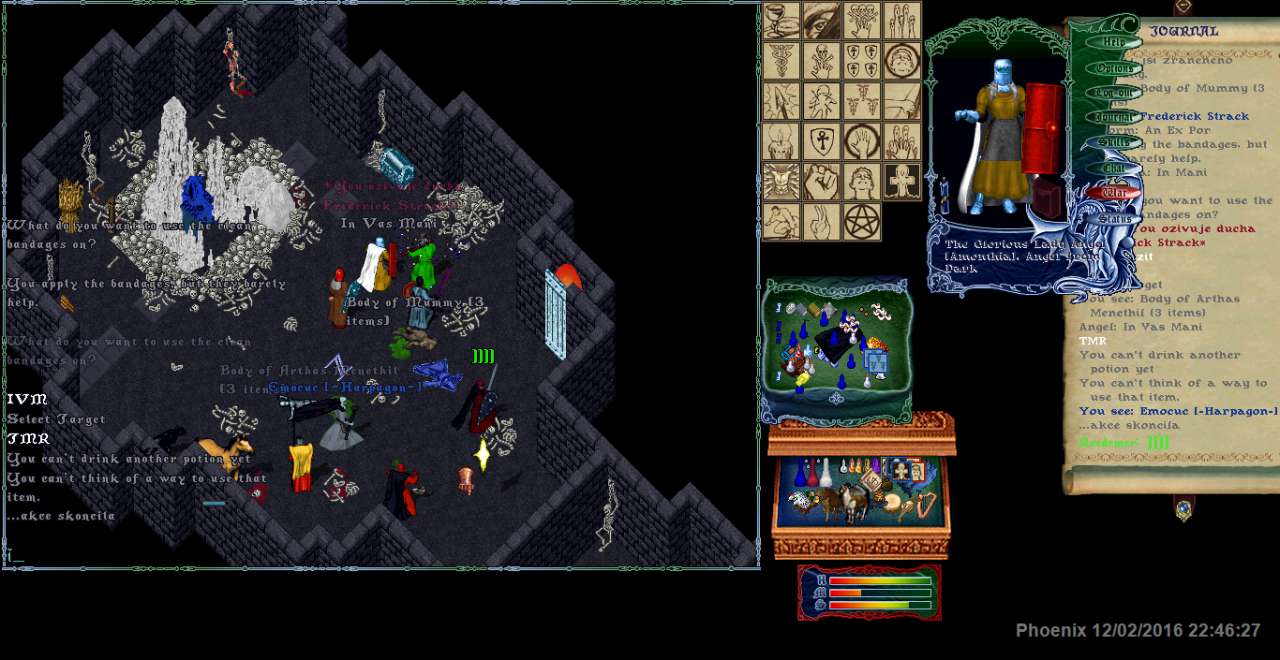This screenshot has height=660, width=1280.
Task: Open the Journal from paperdoll
Action: point(1113,118)
